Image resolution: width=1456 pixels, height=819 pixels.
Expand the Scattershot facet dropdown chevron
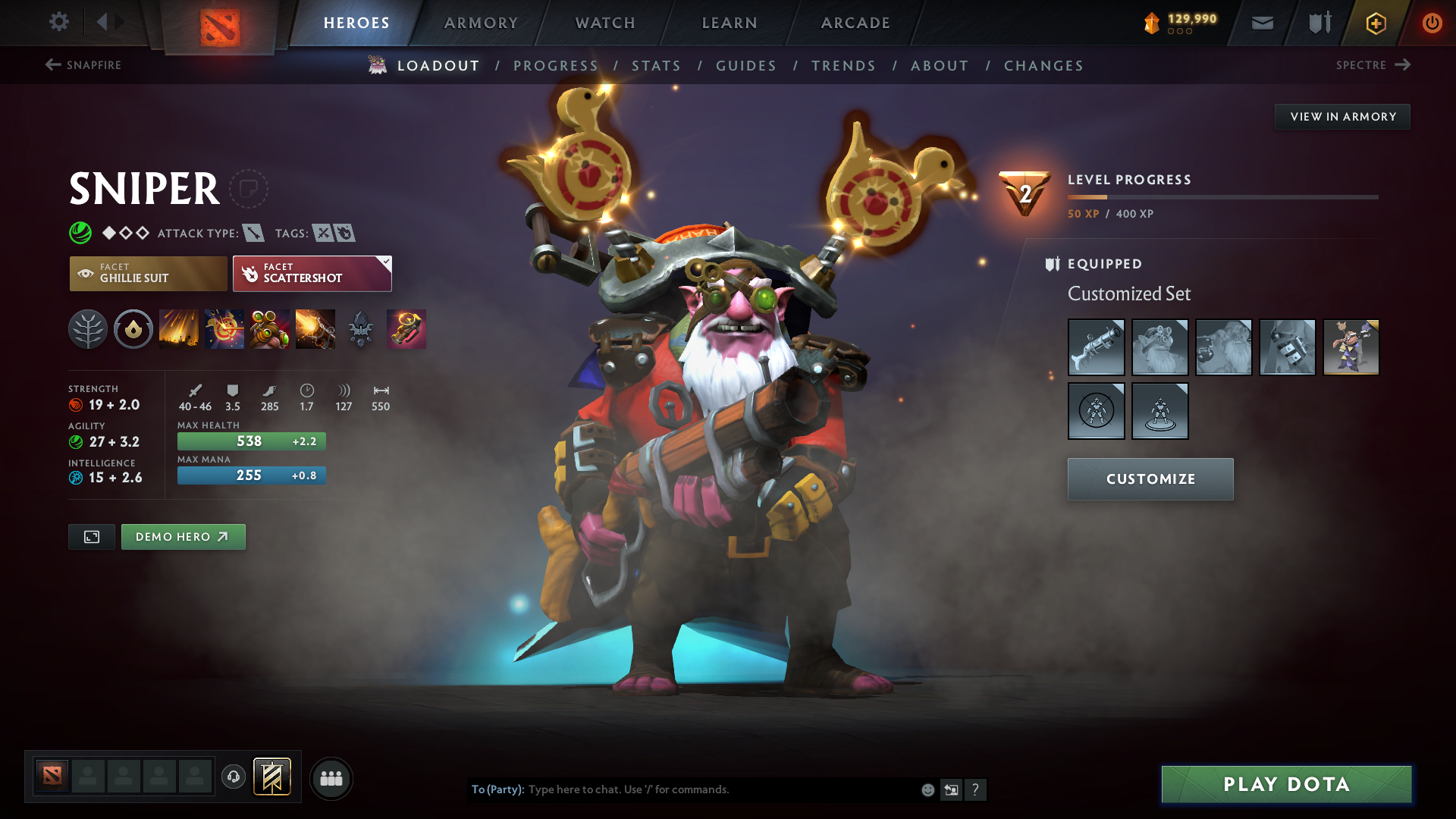(x=386, y=261)
